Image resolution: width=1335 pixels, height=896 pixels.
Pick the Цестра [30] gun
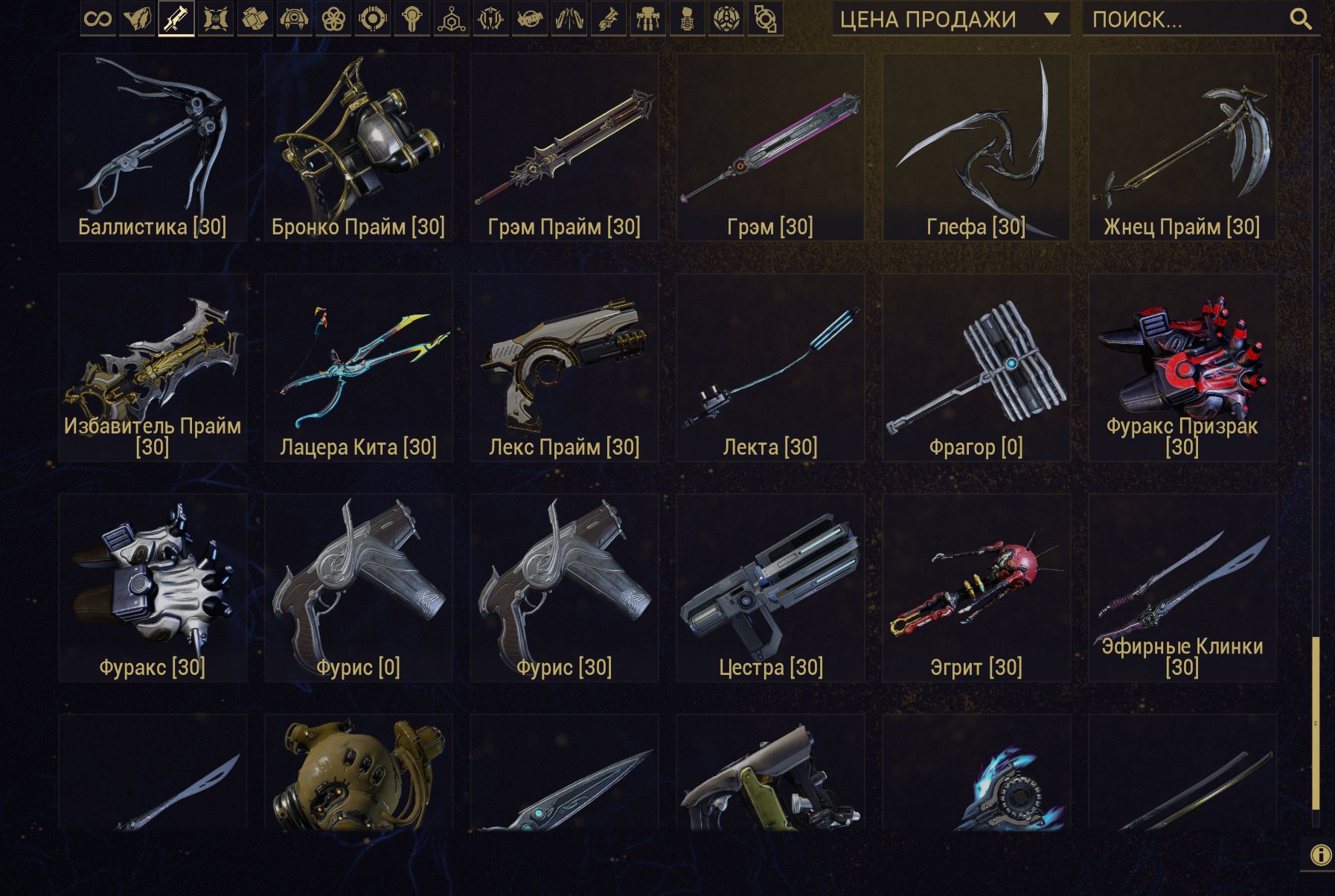pyautogui.click(x=770, y=588)
